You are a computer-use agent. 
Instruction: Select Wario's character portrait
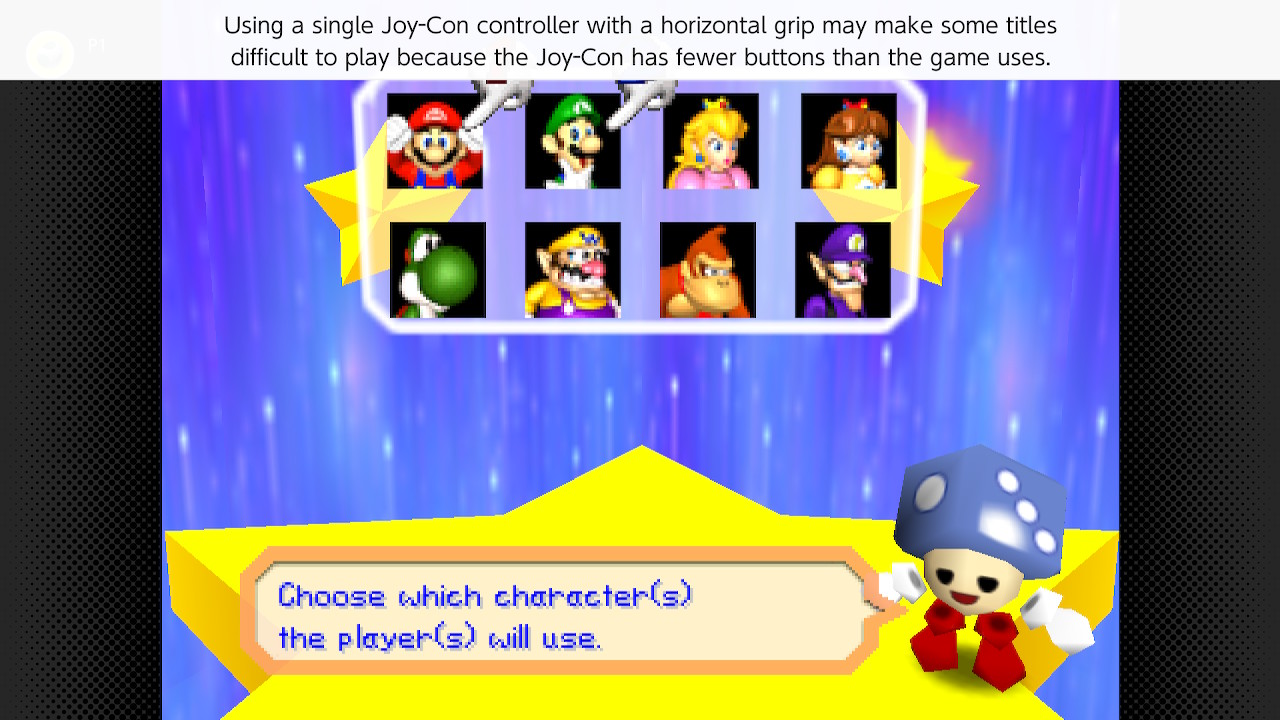pos(572,270)
